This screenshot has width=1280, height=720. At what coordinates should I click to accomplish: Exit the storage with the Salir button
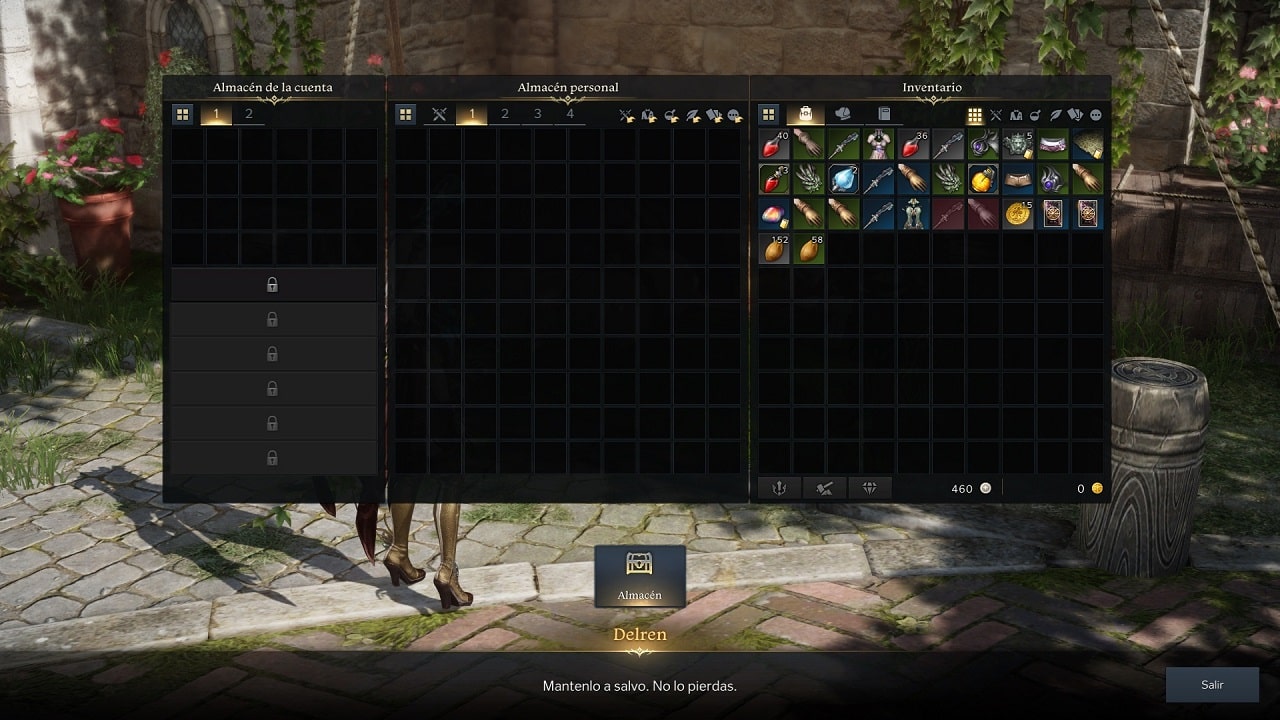point(1212,685)
